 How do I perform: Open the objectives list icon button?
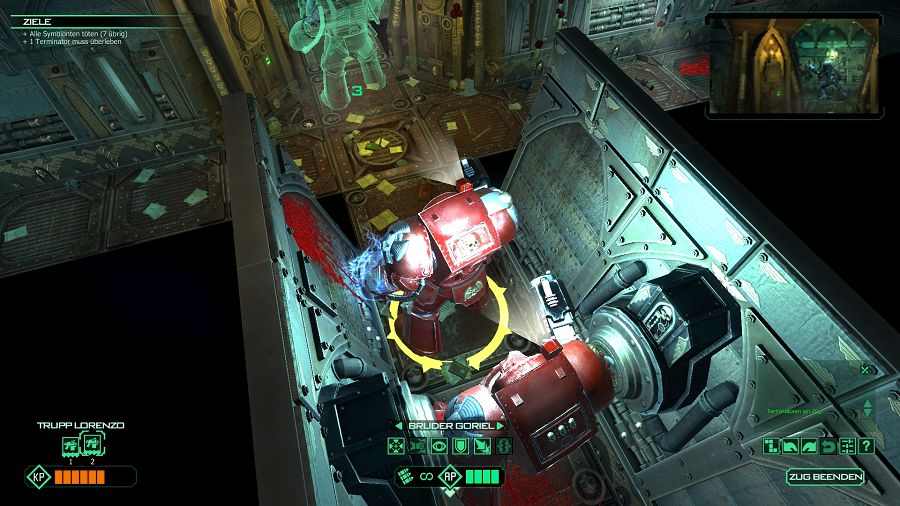point(847,446)
